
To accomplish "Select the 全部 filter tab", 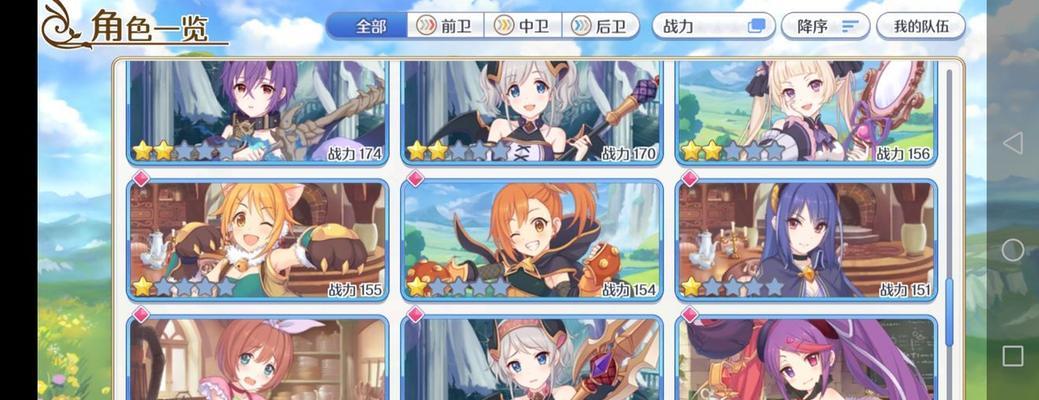I will (371, 26).
